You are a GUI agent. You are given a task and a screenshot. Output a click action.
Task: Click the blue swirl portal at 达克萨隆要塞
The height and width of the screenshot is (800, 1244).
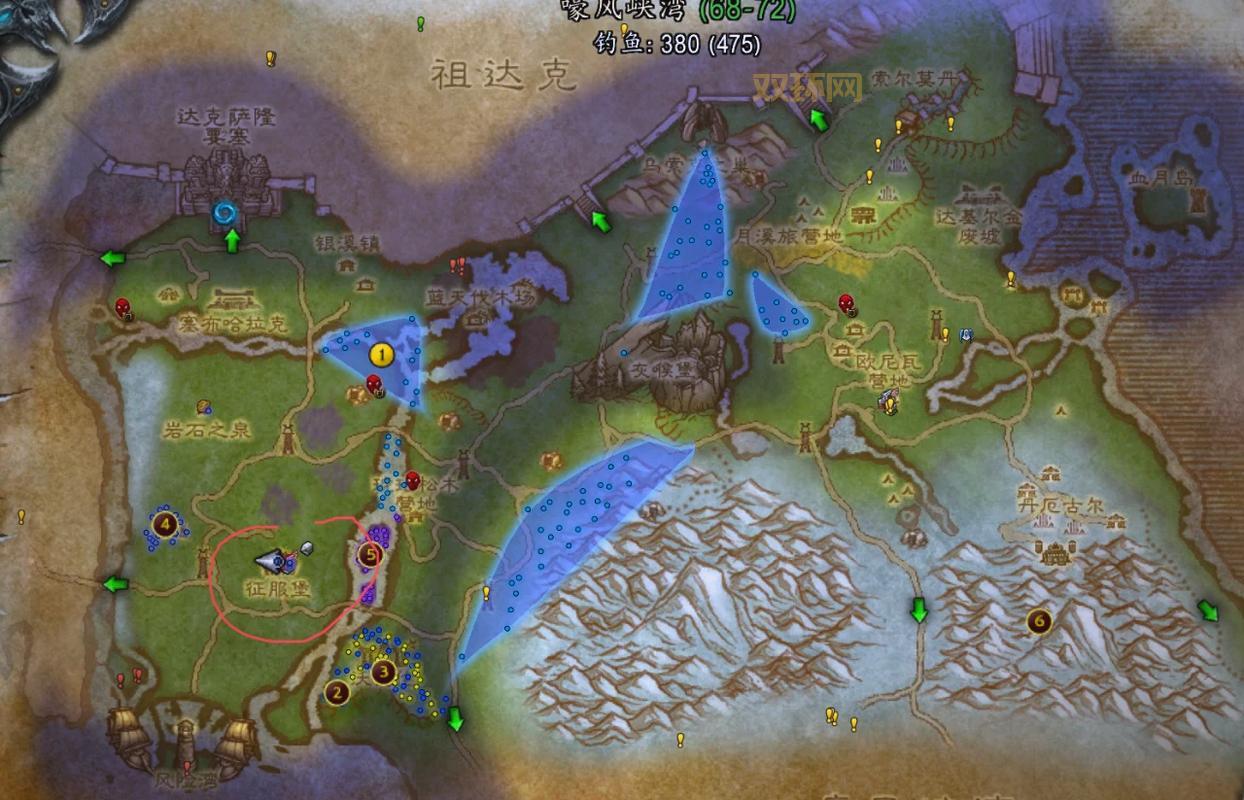point(225,212)
